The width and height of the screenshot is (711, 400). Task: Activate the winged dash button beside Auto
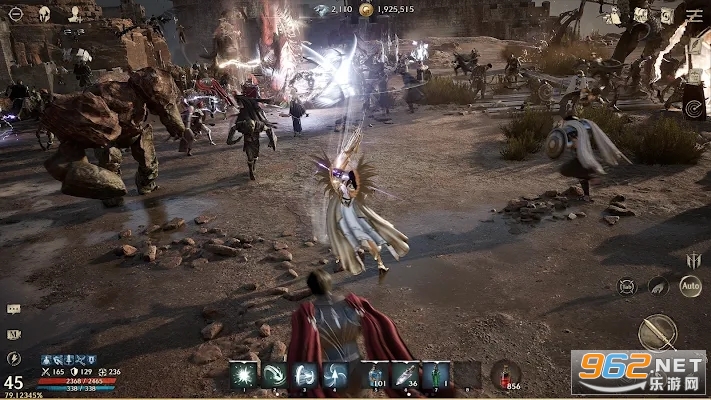click(x=658, y=286)
